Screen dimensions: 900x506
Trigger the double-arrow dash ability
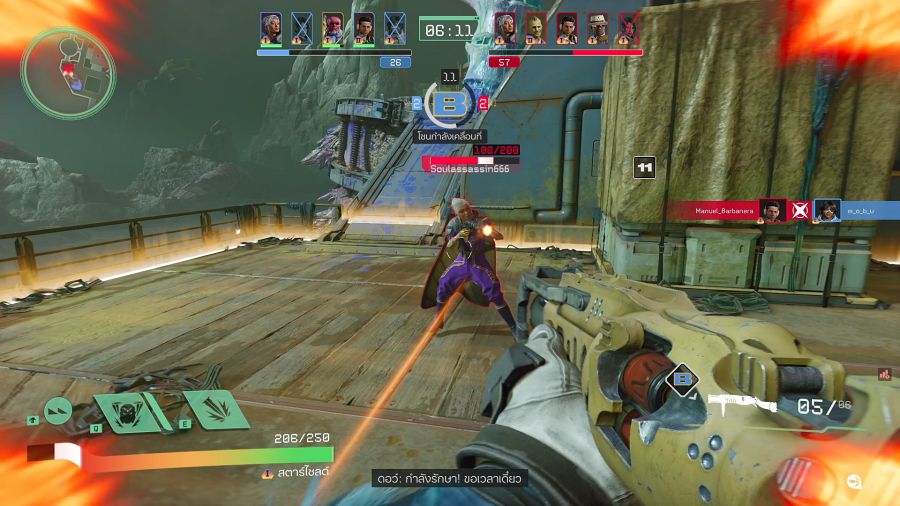coord(60,409)
